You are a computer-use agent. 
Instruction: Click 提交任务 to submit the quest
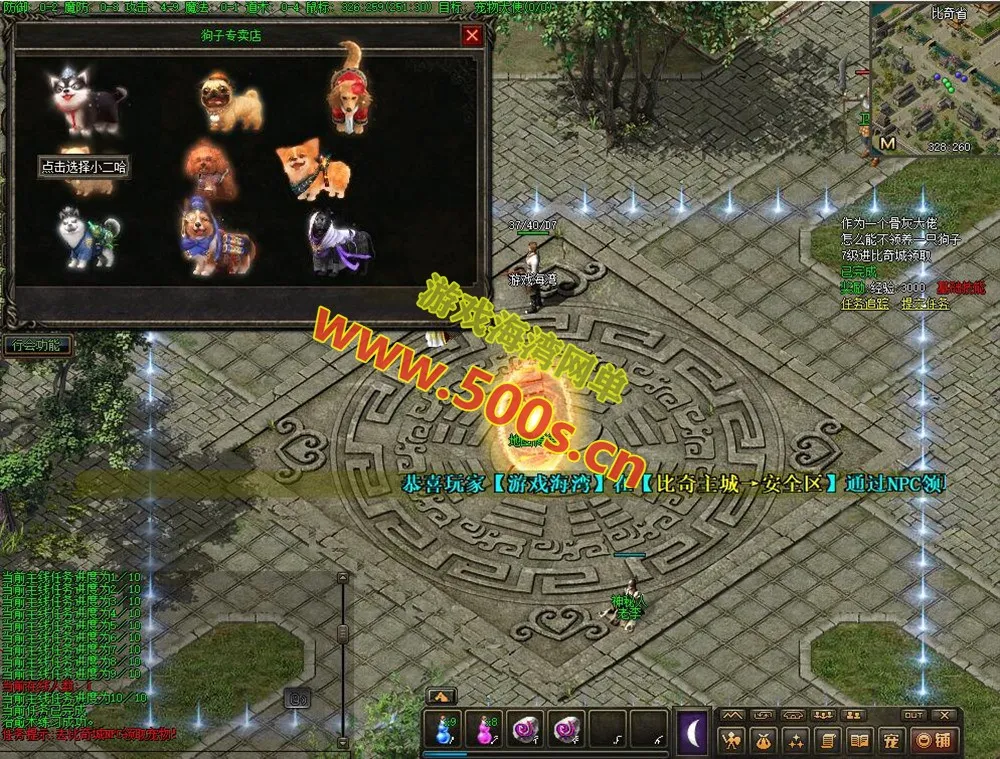[925, 303]
